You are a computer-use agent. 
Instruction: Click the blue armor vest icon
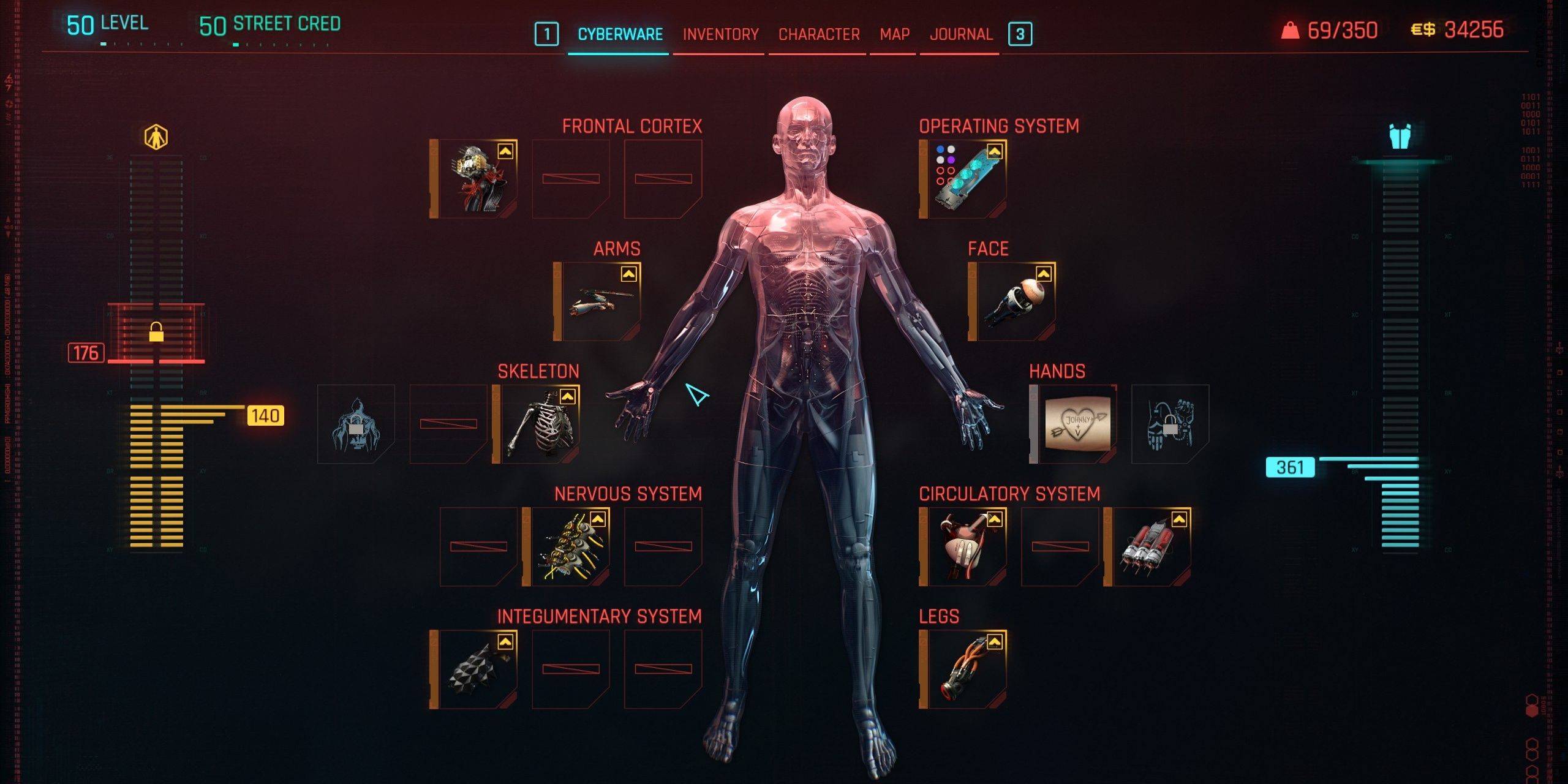tap(1400, 137)
